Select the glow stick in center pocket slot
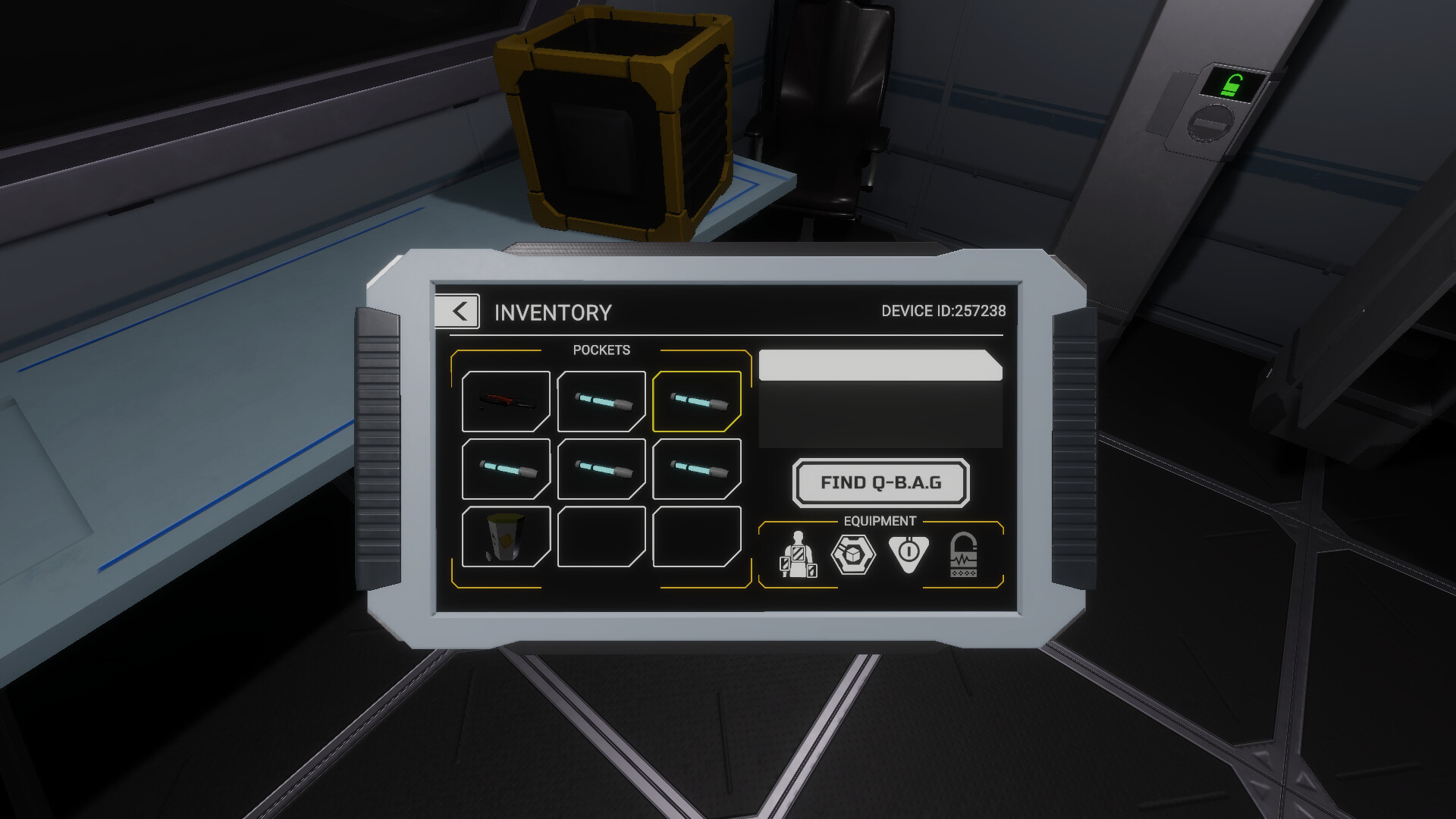Viewport: 1456px width, 819px height. [x=601, y=469]
